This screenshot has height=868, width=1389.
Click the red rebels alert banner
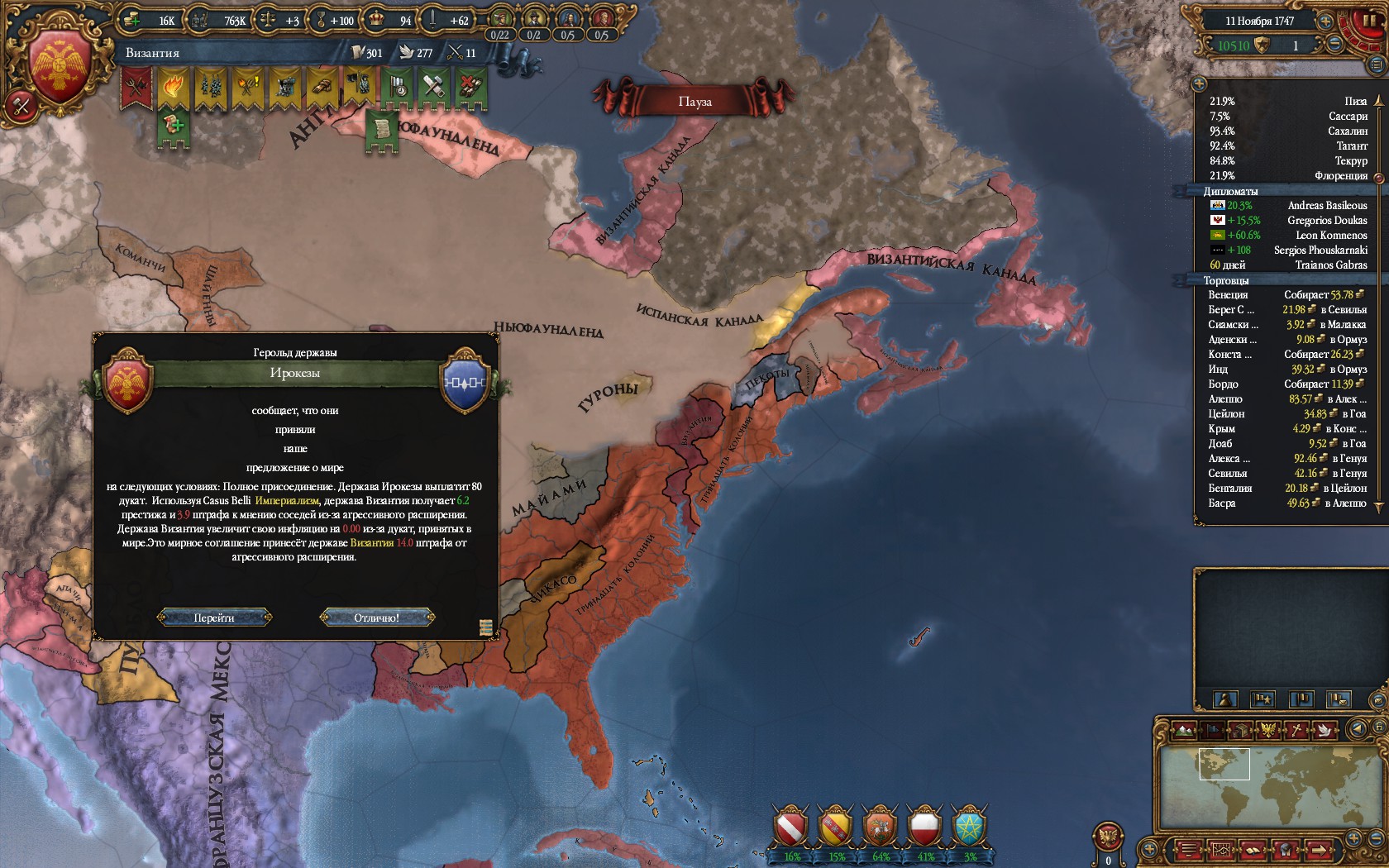tap(137, 88)
